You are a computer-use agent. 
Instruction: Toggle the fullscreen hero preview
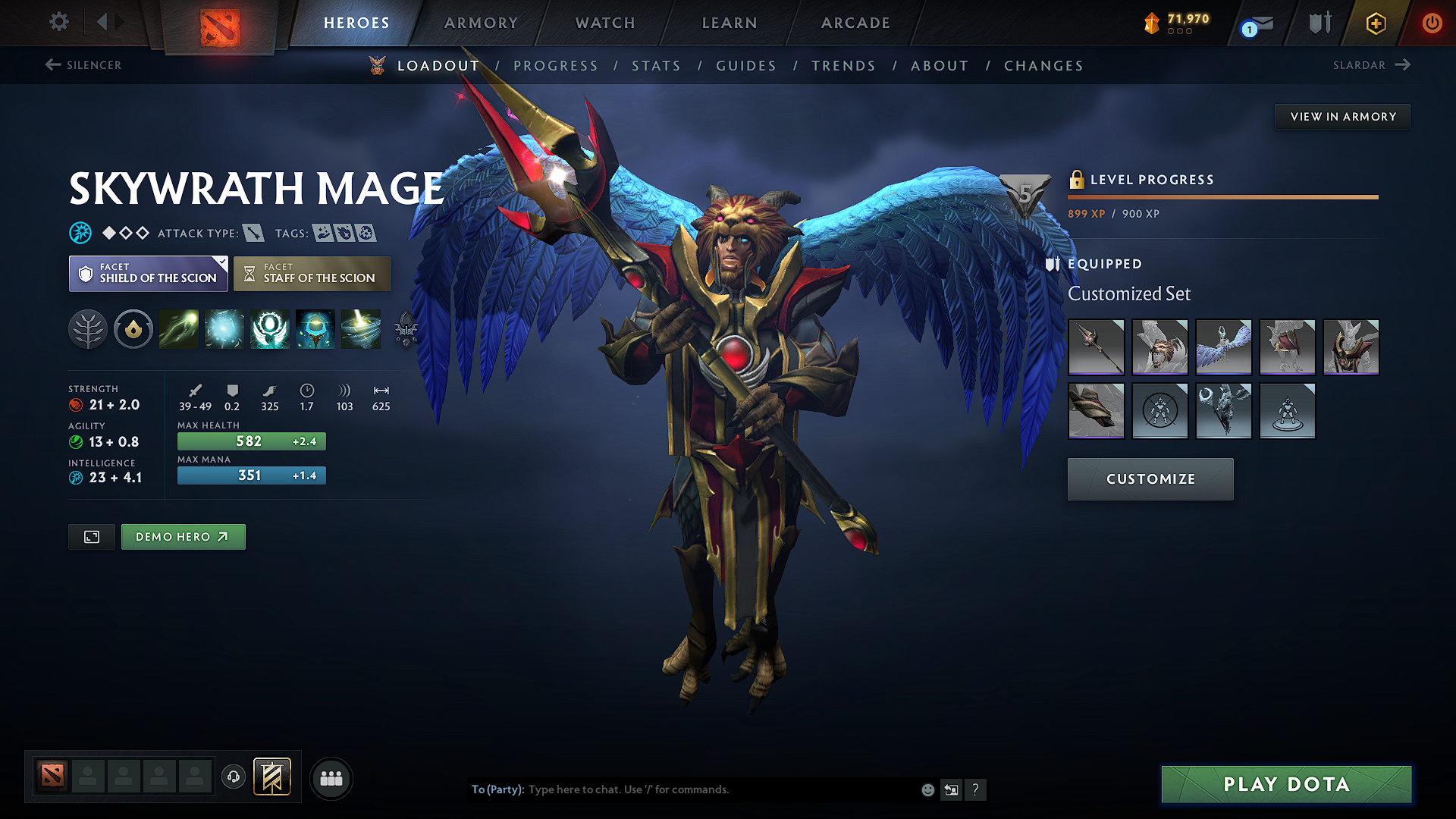tap(91, 536)
